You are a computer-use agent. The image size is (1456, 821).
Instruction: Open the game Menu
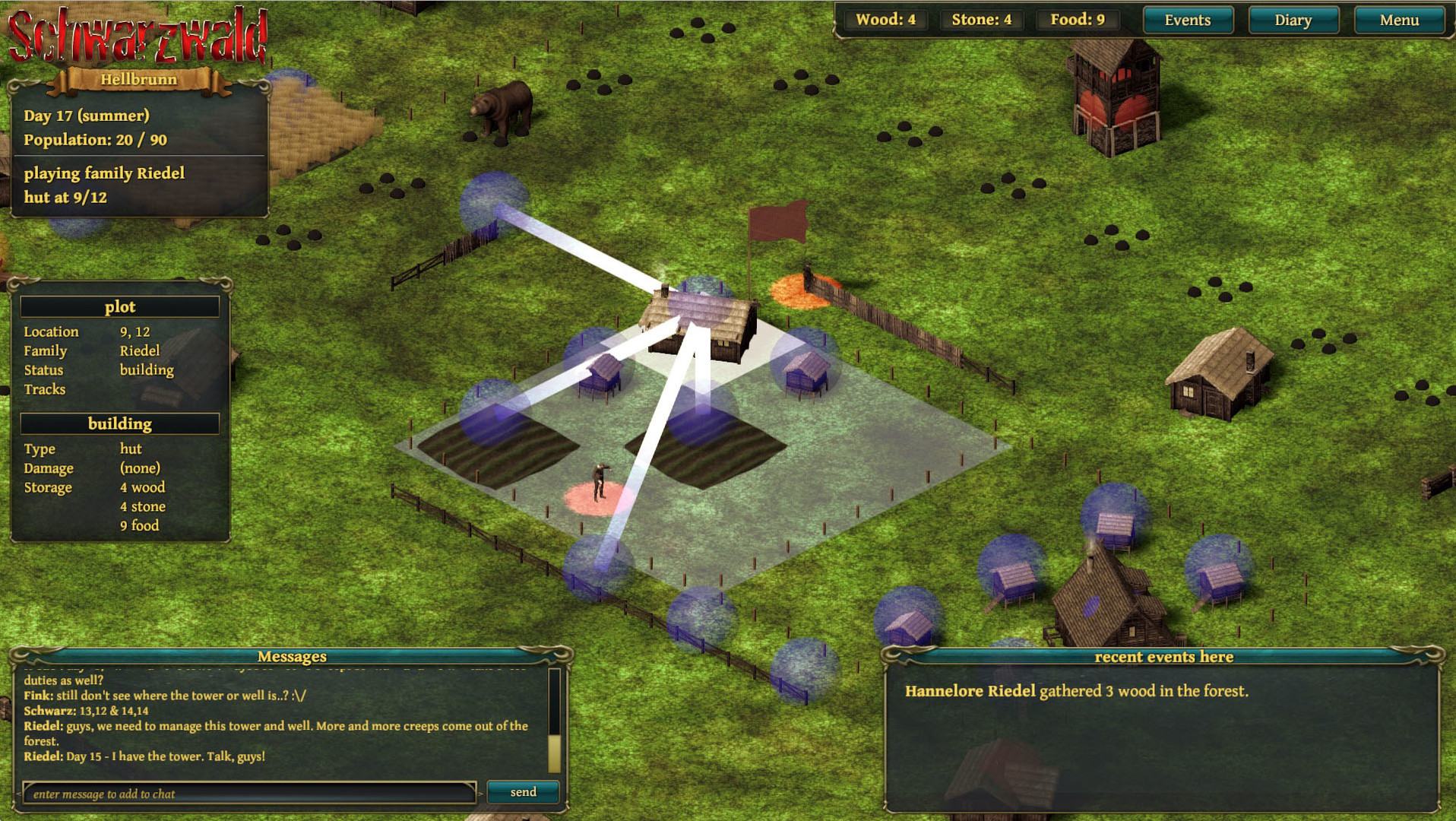[x=1398, y=21]
